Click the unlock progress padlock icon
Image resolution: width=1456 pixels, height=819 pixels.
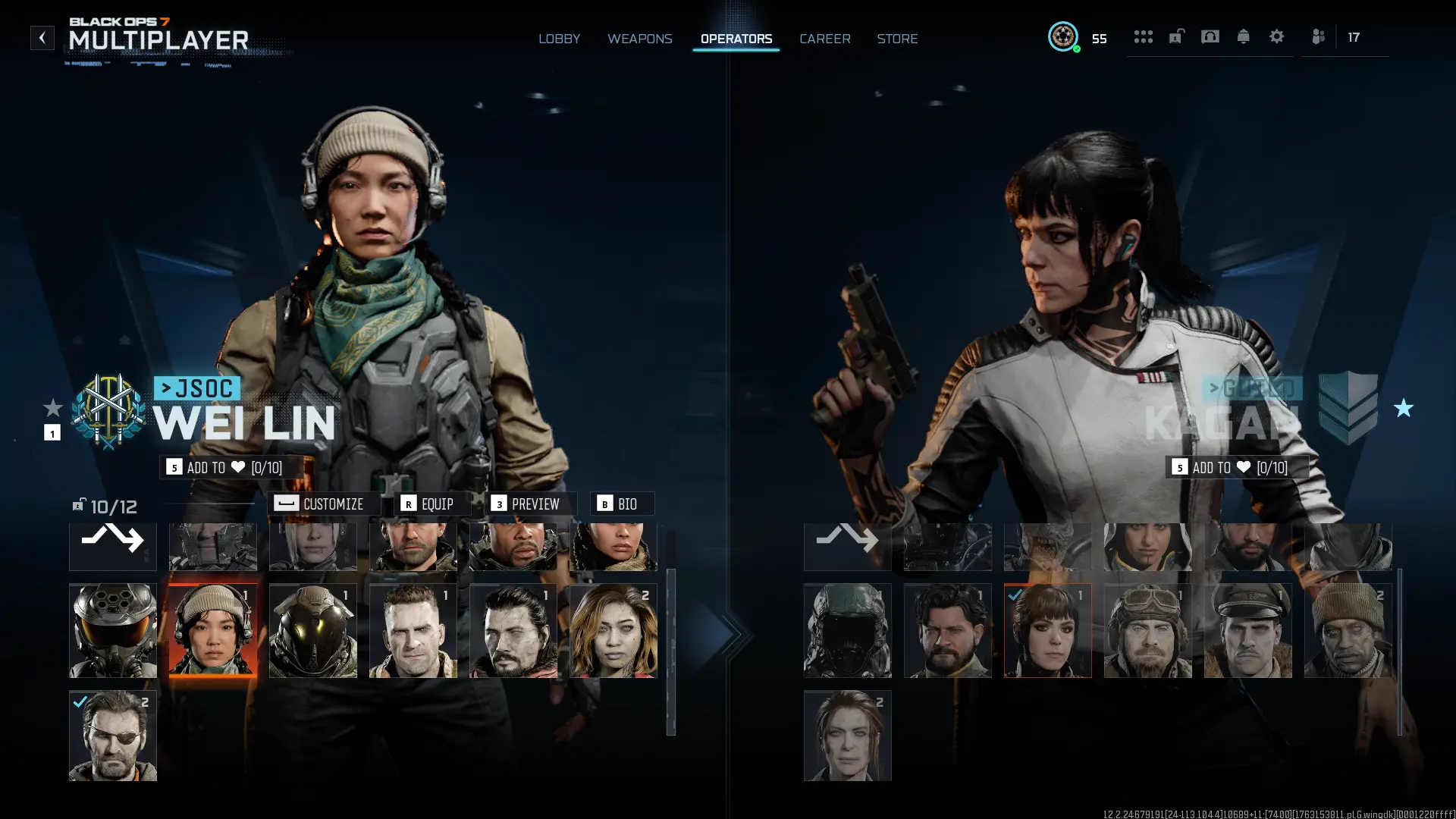click(x=1177, y=36)
